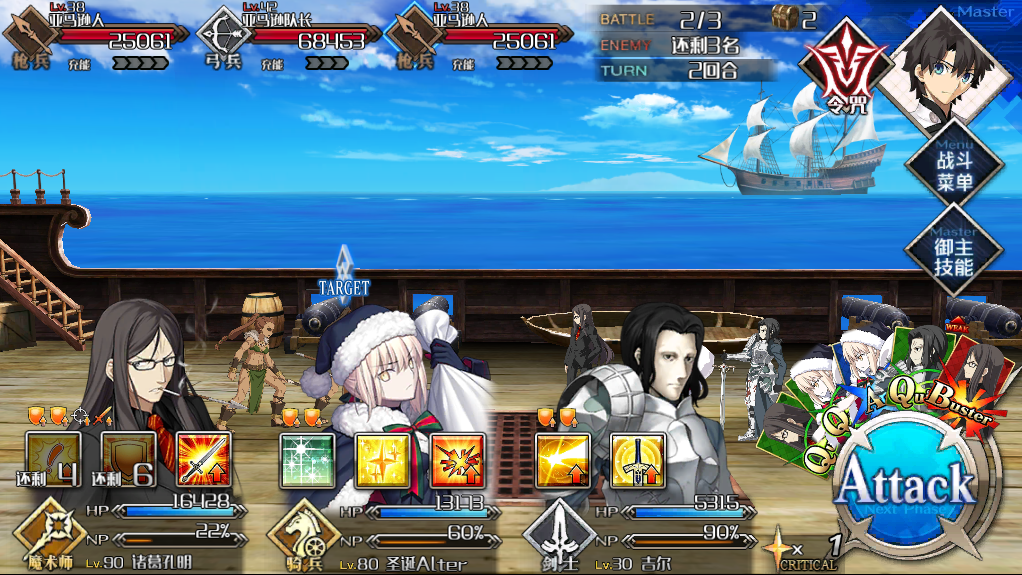
Task: Select the shield skill on 6-turn cooldown
Action: coord(128,460)
